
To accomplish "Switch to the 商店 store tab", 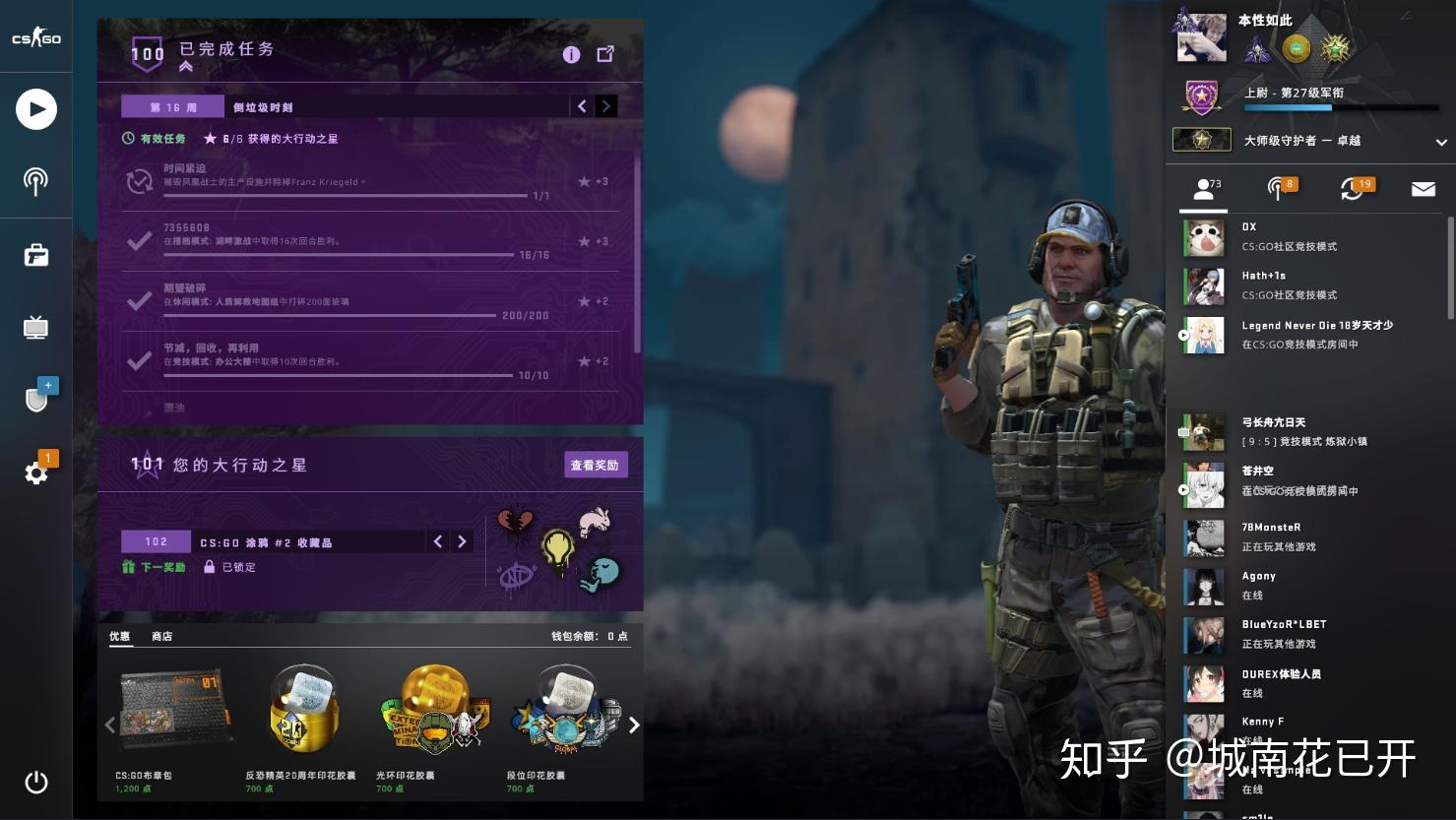I will click(161, 636).
